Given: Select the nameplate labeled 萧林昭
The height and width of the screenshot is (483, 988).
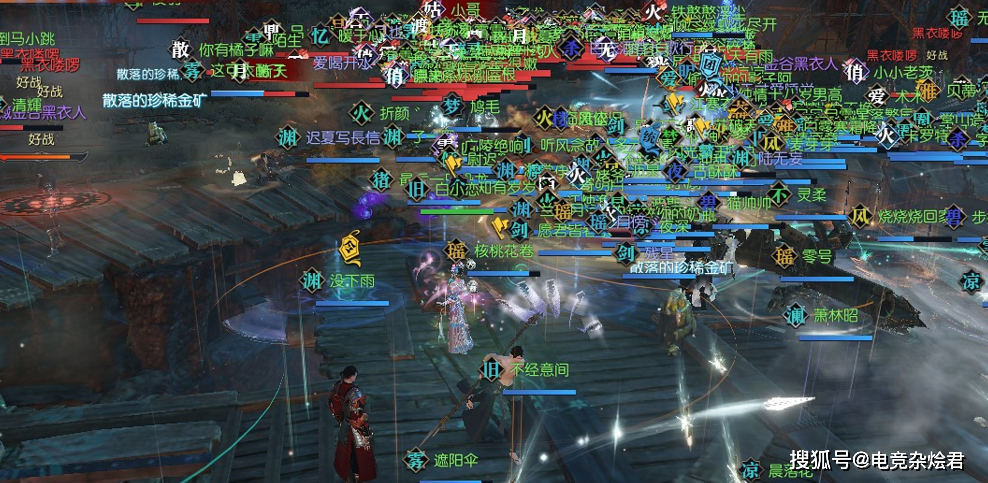Looking at the screenshot, I should (835, 315).
